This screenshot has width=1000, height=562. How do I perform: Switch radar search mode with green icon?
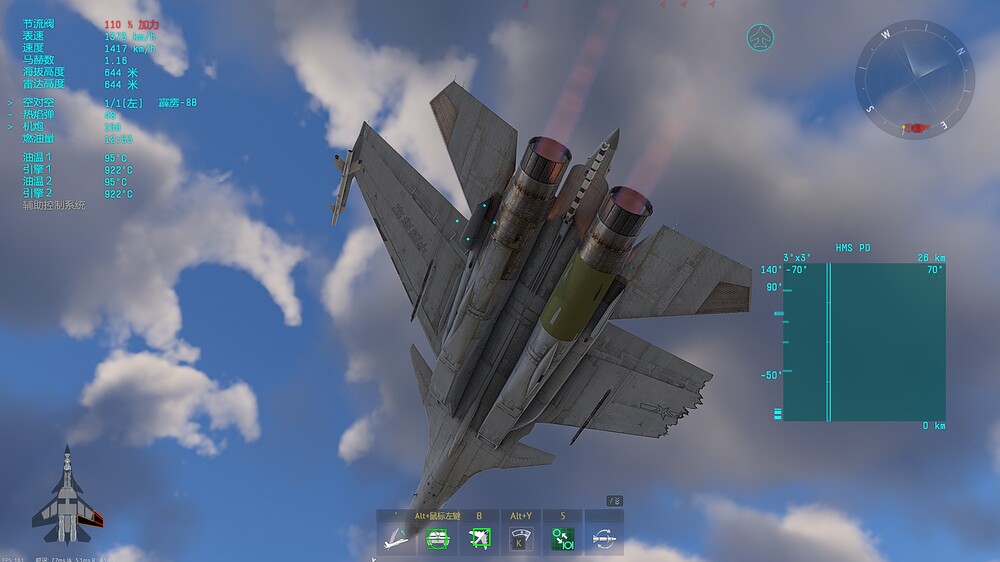click(x=562, y=539)
